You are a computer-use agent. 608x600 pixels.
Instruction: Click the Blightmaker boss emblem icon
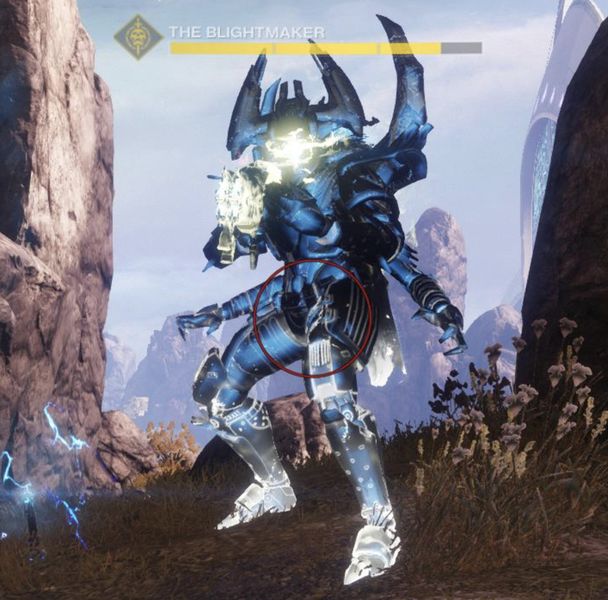(137, 38)
